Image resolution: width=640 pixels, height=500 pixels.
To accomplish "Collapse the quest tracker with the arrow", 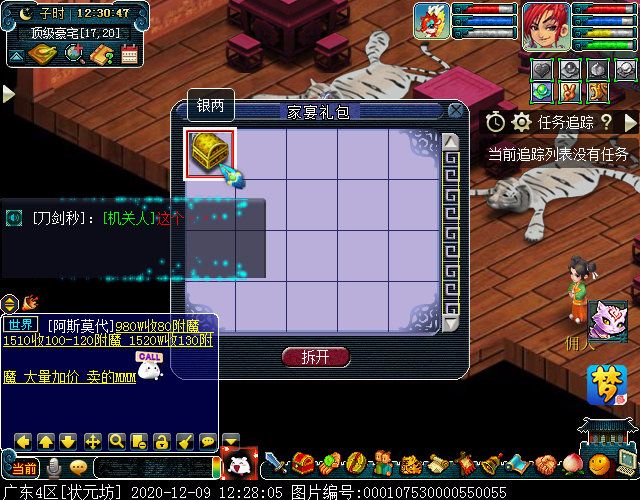I will pos(629,122).
